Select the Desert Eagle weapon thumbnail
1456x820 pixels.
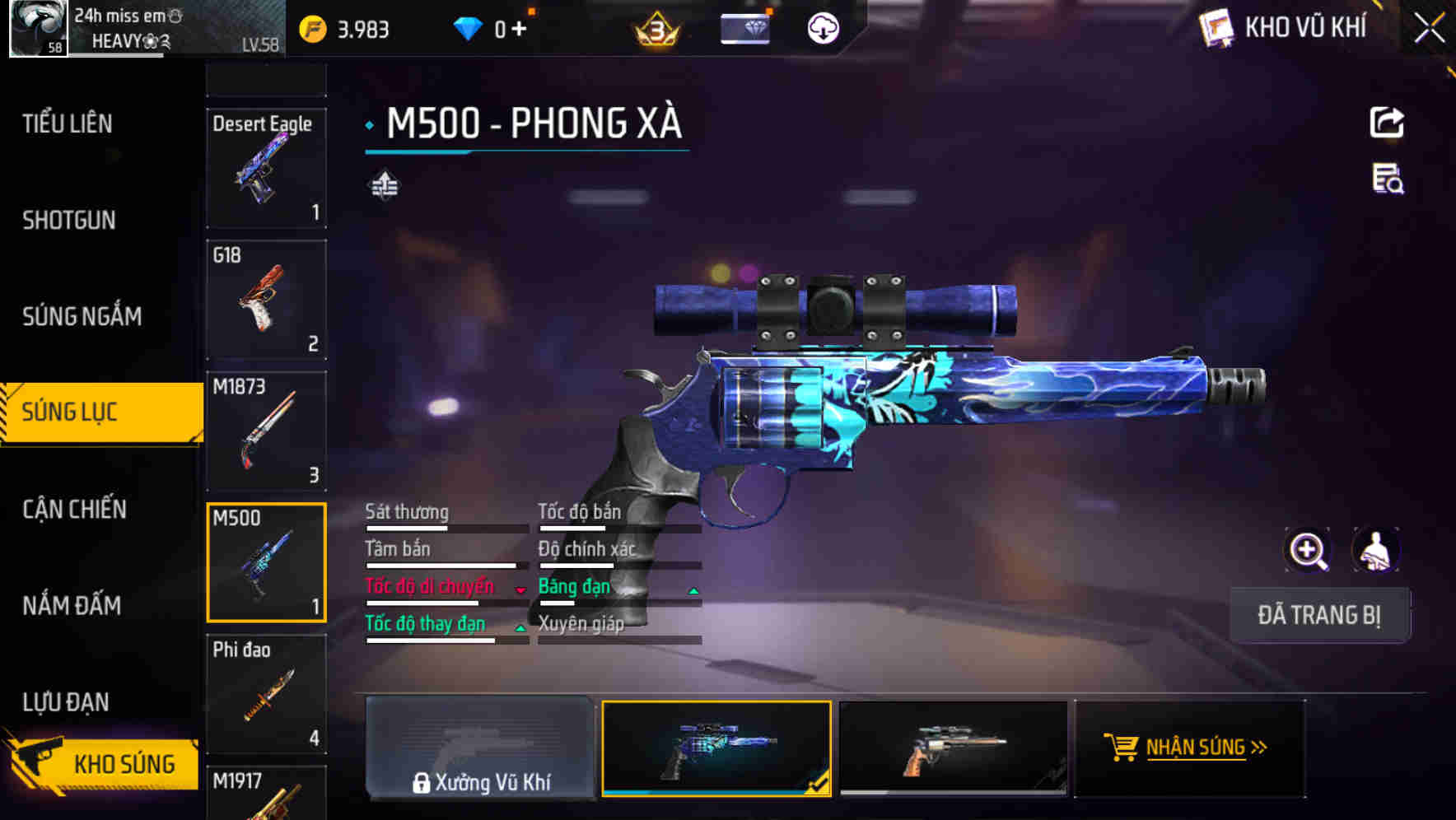pyautogui.click(x=266, y=168)
